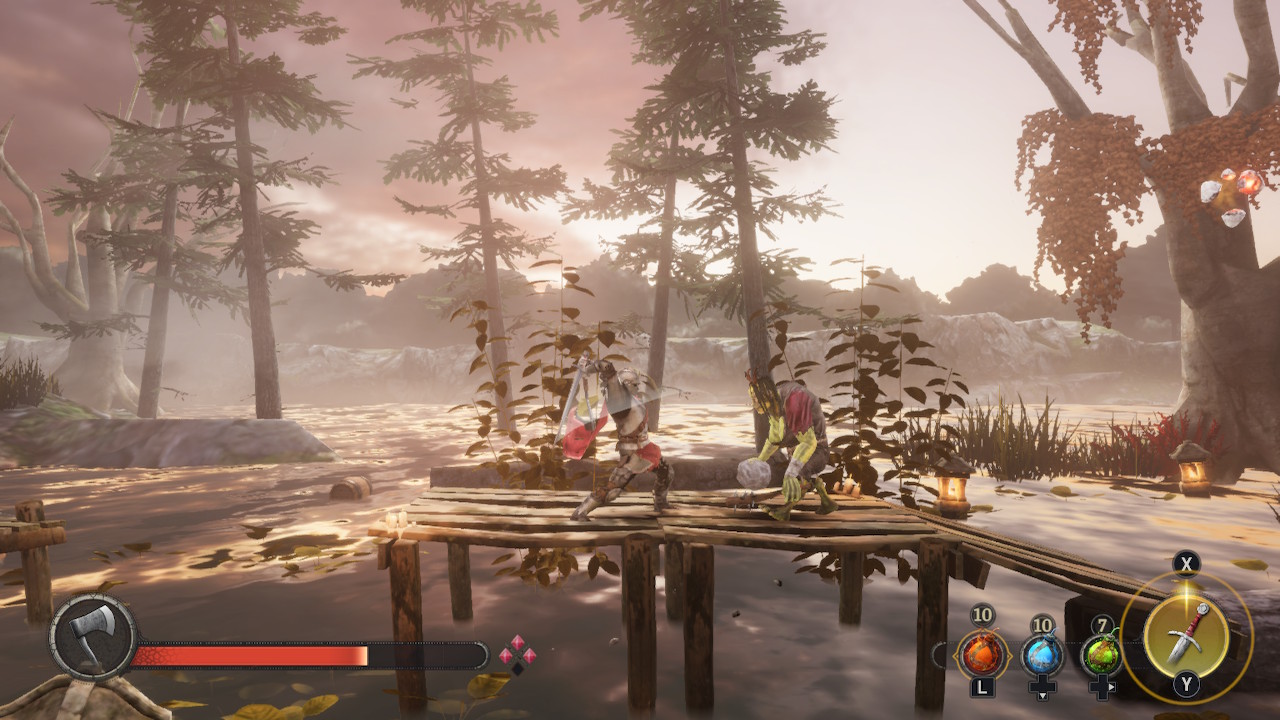Choose the green poison bomb item

[x=1100, y=656]
